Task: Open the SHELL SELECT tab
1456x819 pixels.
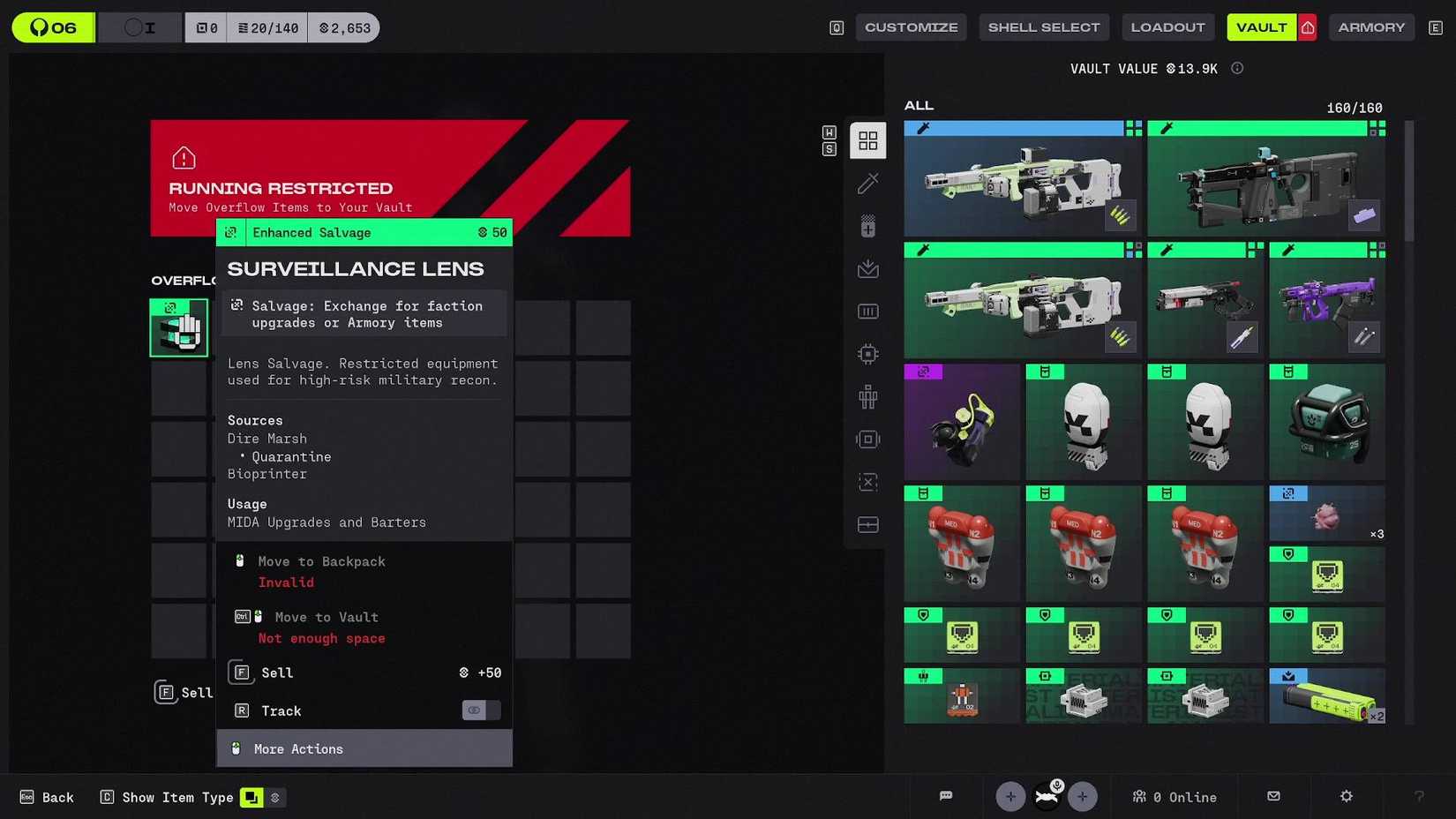Action: pos(1044,26)
